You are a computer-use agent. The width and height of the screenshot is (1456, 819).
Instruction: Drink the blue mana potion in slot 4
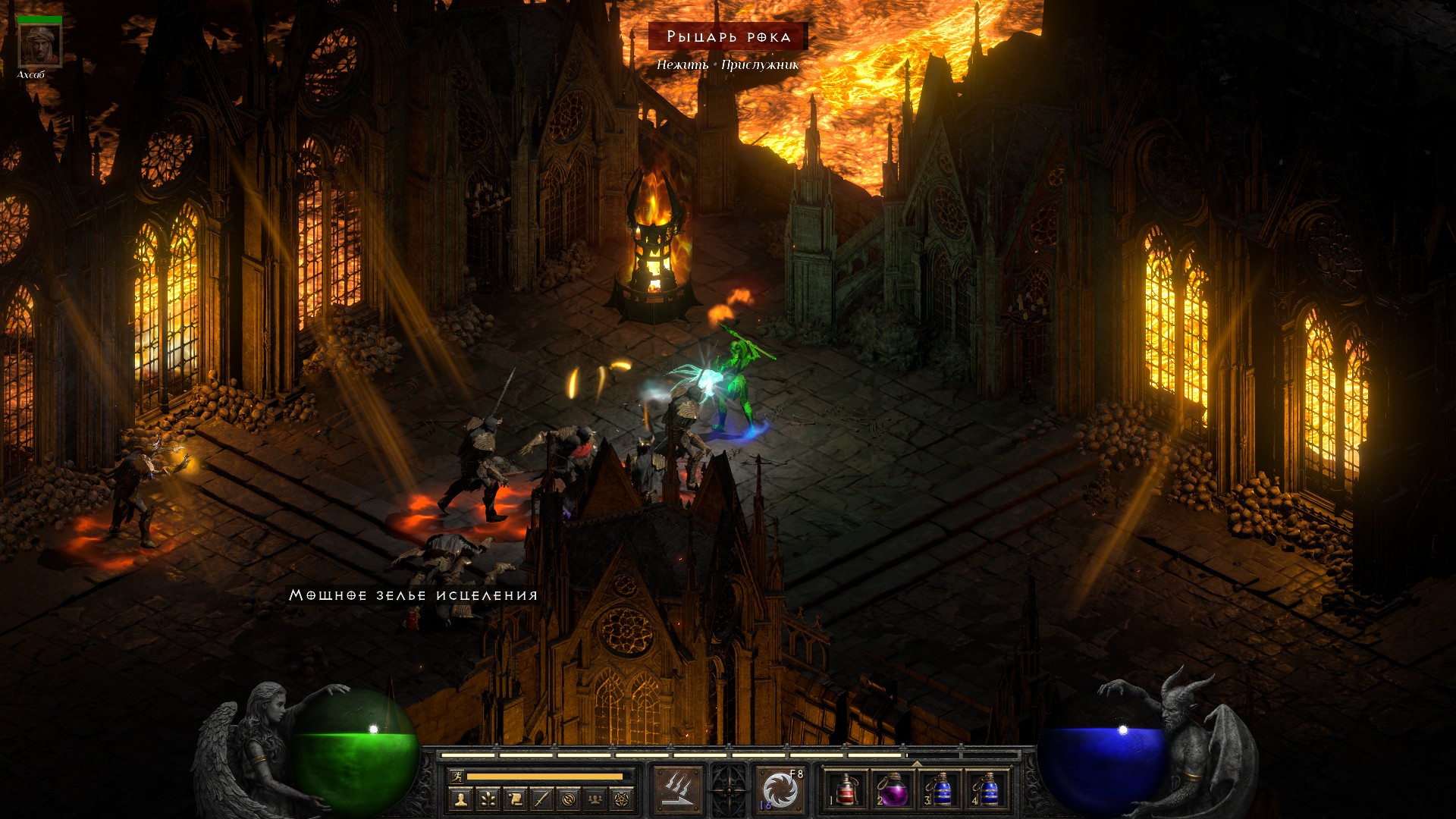click(x=988, y=789)
